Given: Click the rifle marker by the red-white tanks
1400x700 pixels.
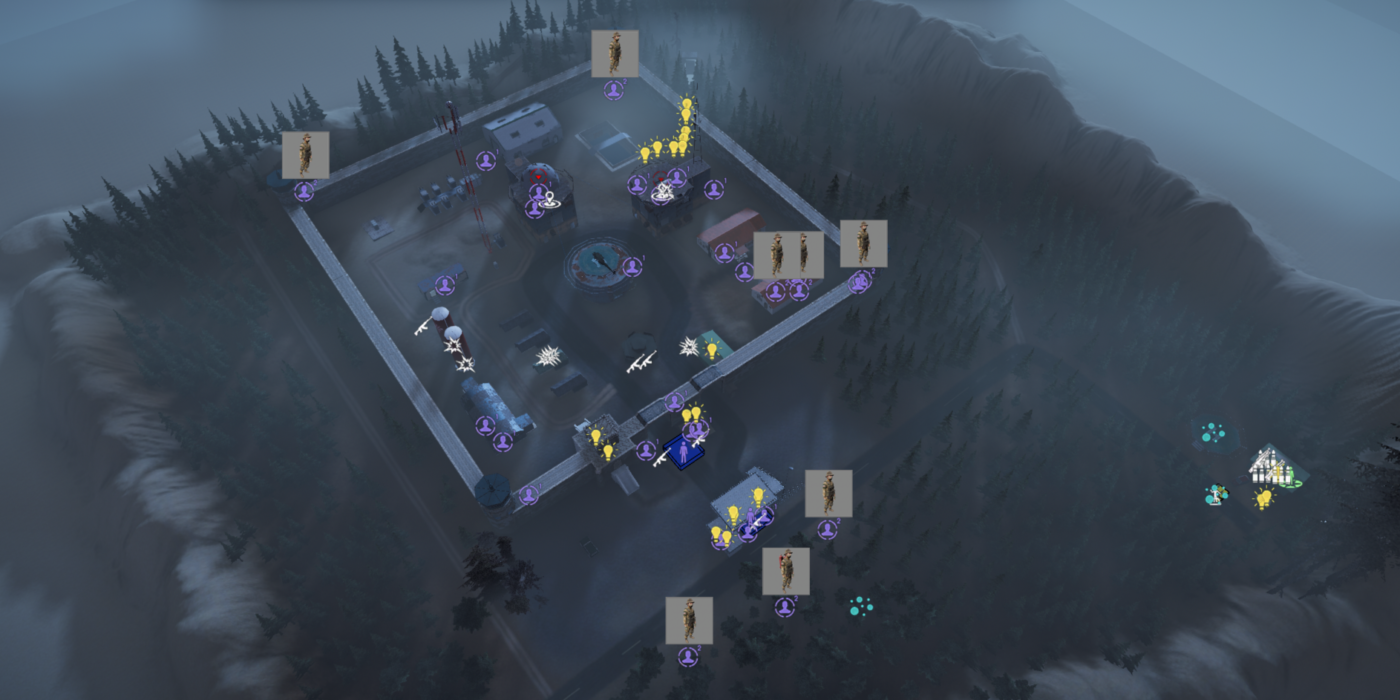Looking at the screenshot, I should [x=424, y=325].
